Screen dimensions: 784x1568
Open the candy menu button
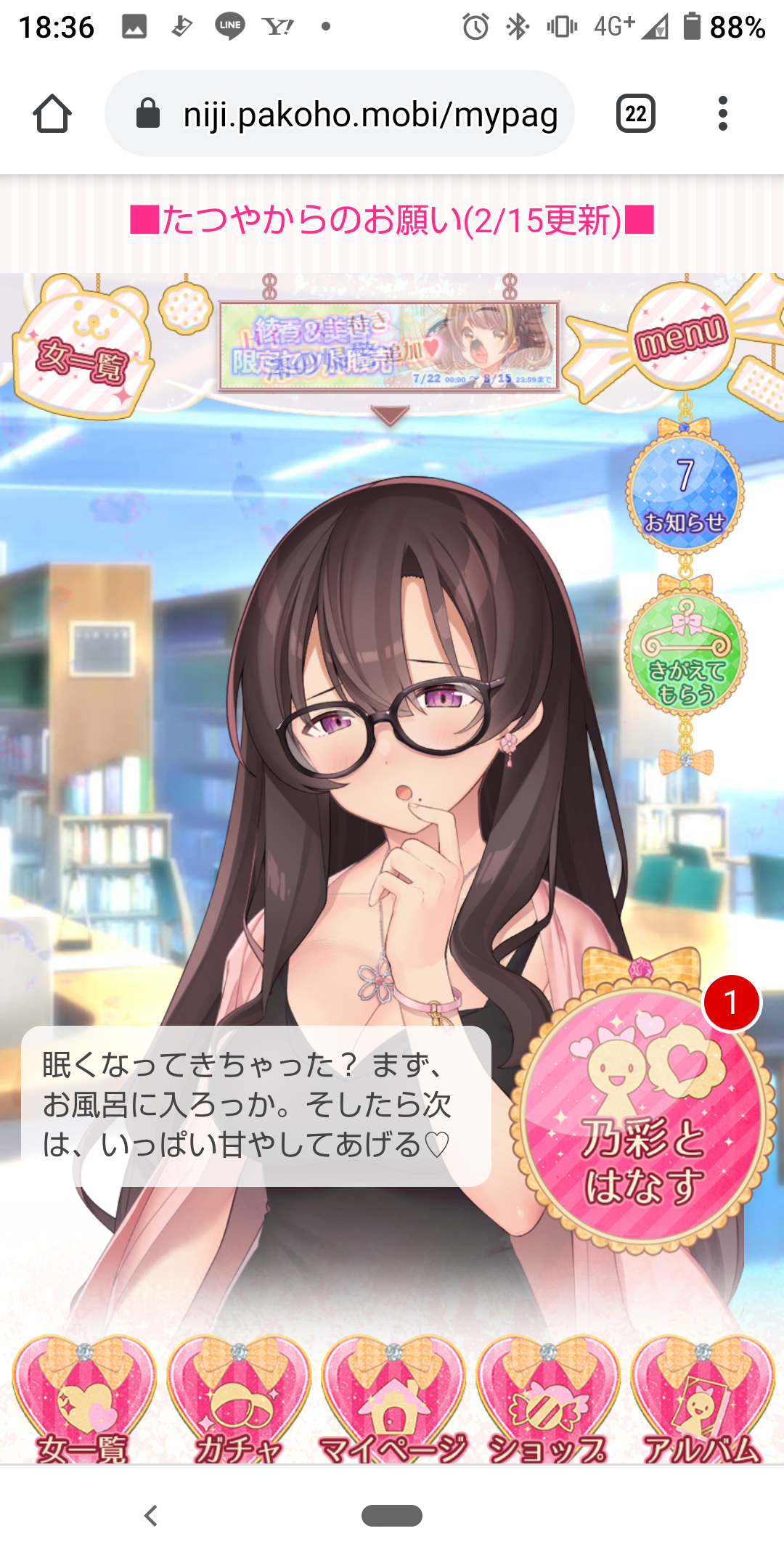679,337
